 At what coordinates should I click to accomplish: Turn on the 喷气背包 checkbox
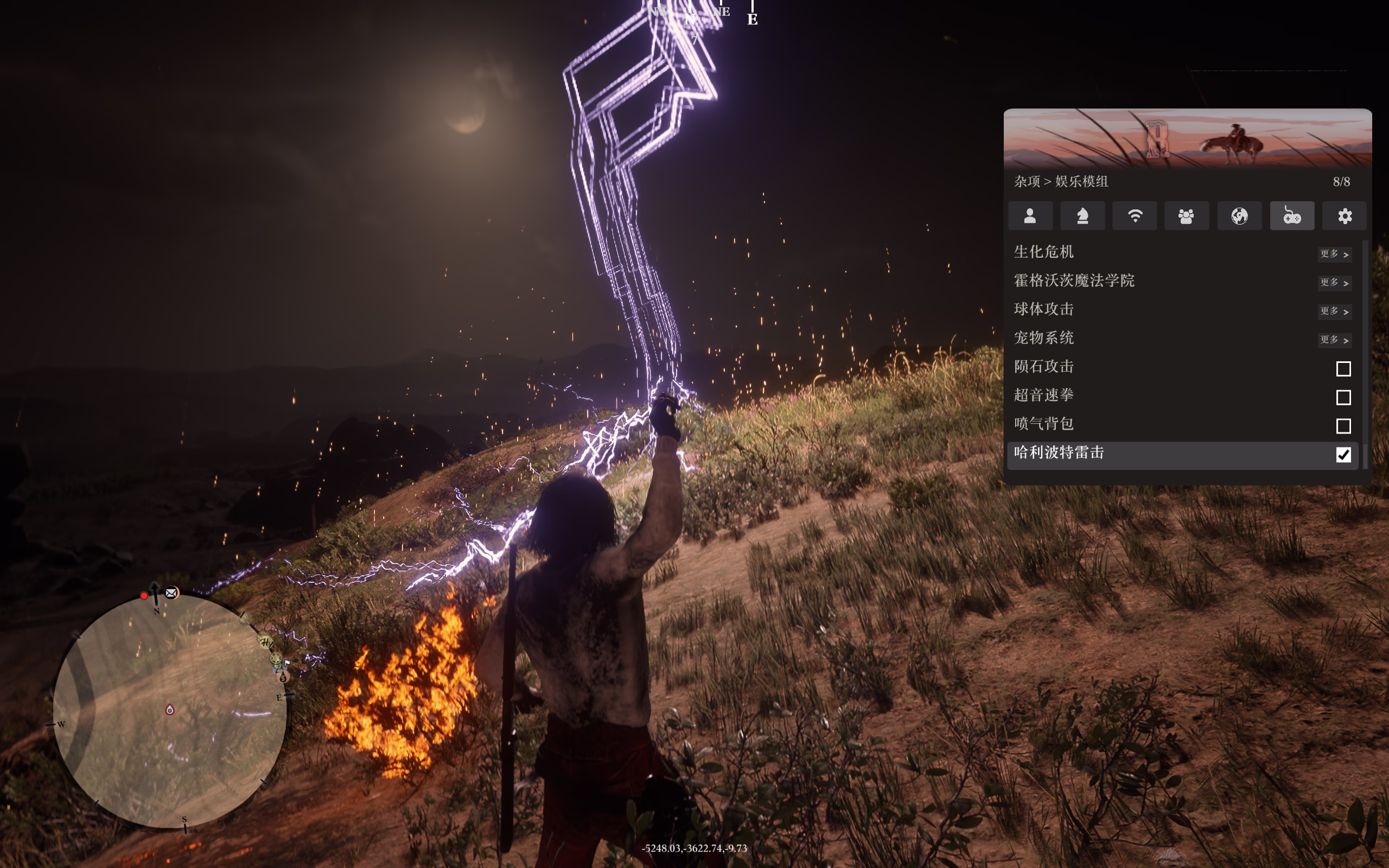coord(1343,426)
